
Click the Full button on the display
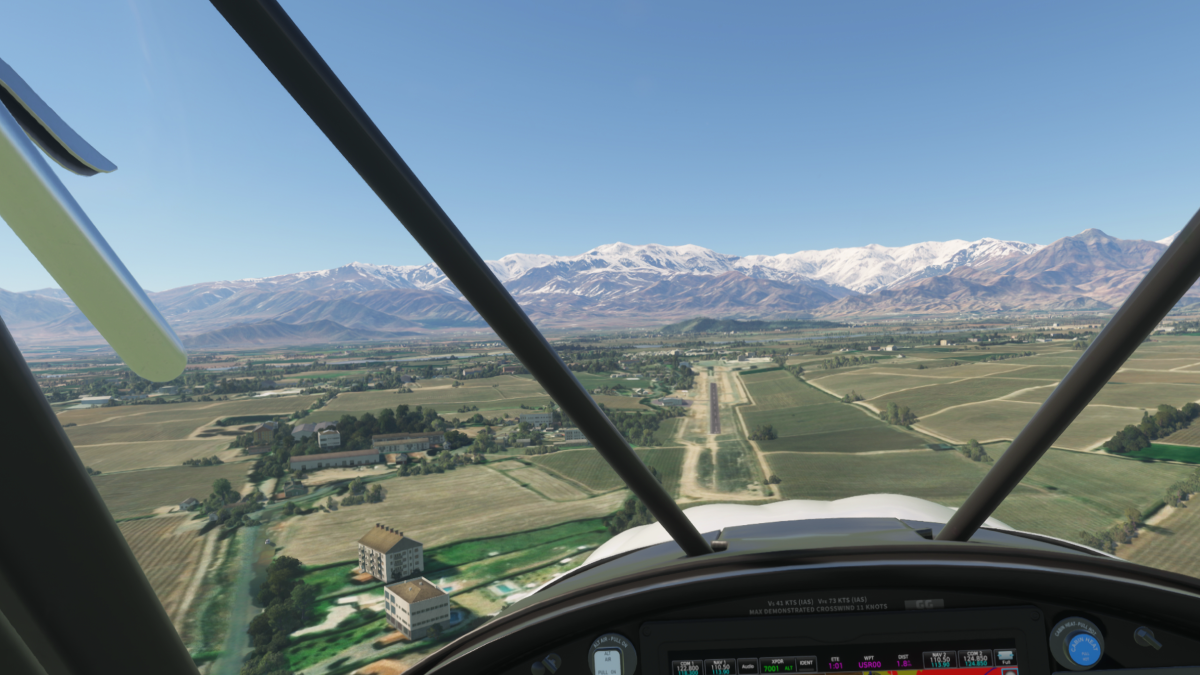click(1004, 660)
